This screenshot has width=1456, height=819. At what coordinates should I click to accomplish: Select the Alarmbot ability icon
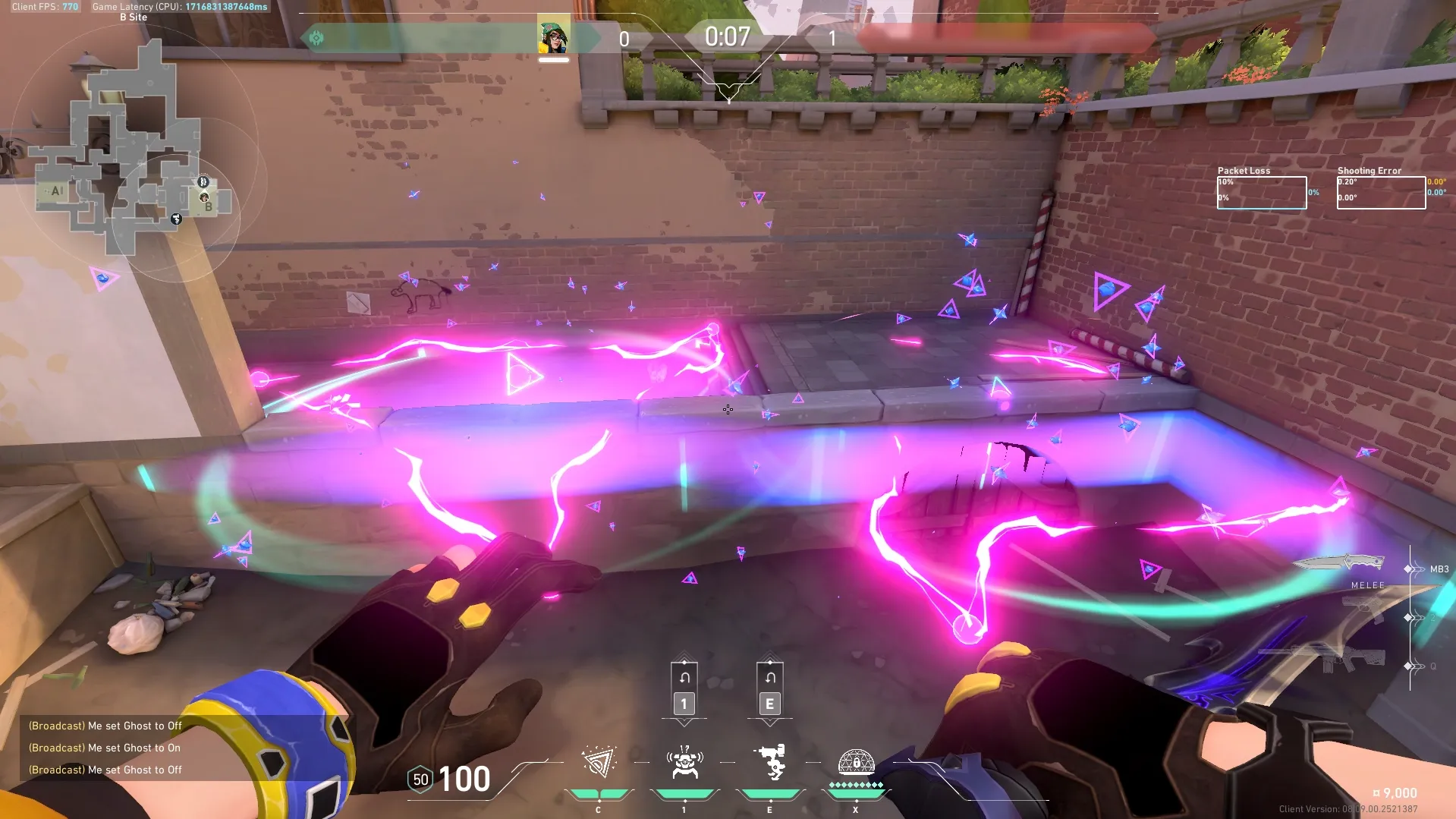[684, 763]
